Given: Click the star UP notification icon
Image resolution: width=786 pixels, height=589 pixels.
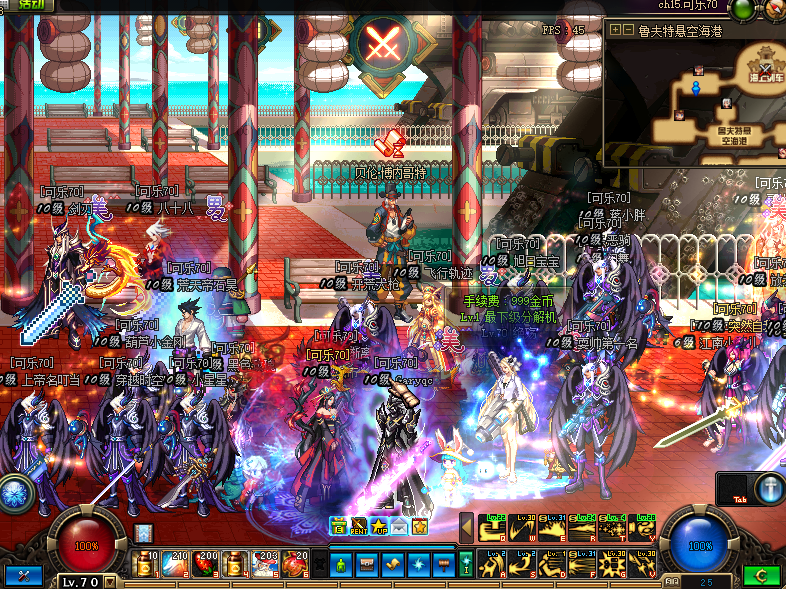Looking at the screenshot, I should pyautogui.click(x=379, y=525).
